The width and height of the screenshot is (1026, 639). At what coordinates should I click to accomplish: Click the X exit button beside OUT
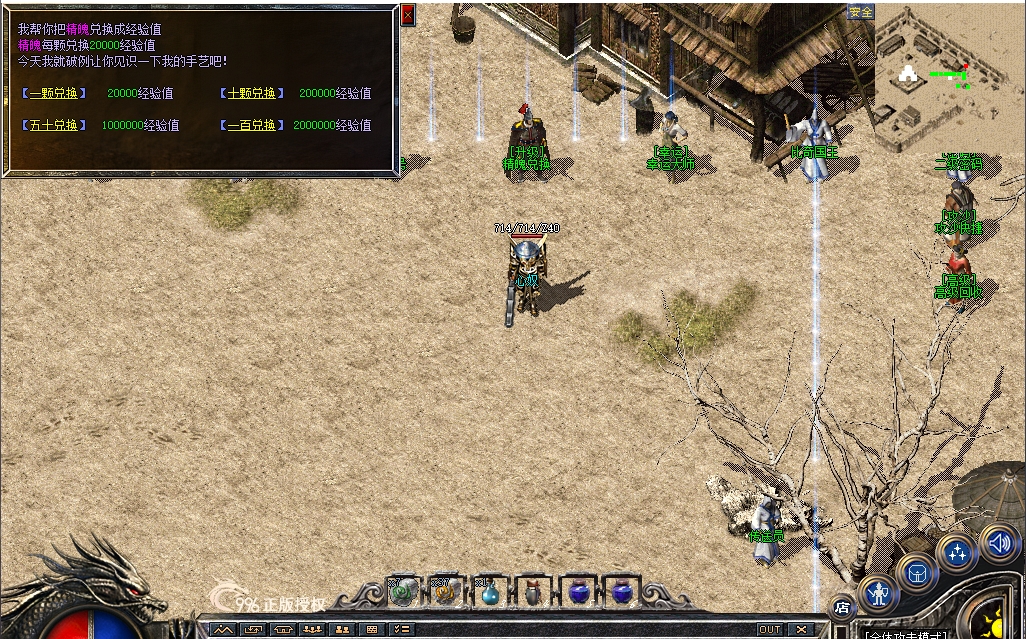tap(801, 630)
